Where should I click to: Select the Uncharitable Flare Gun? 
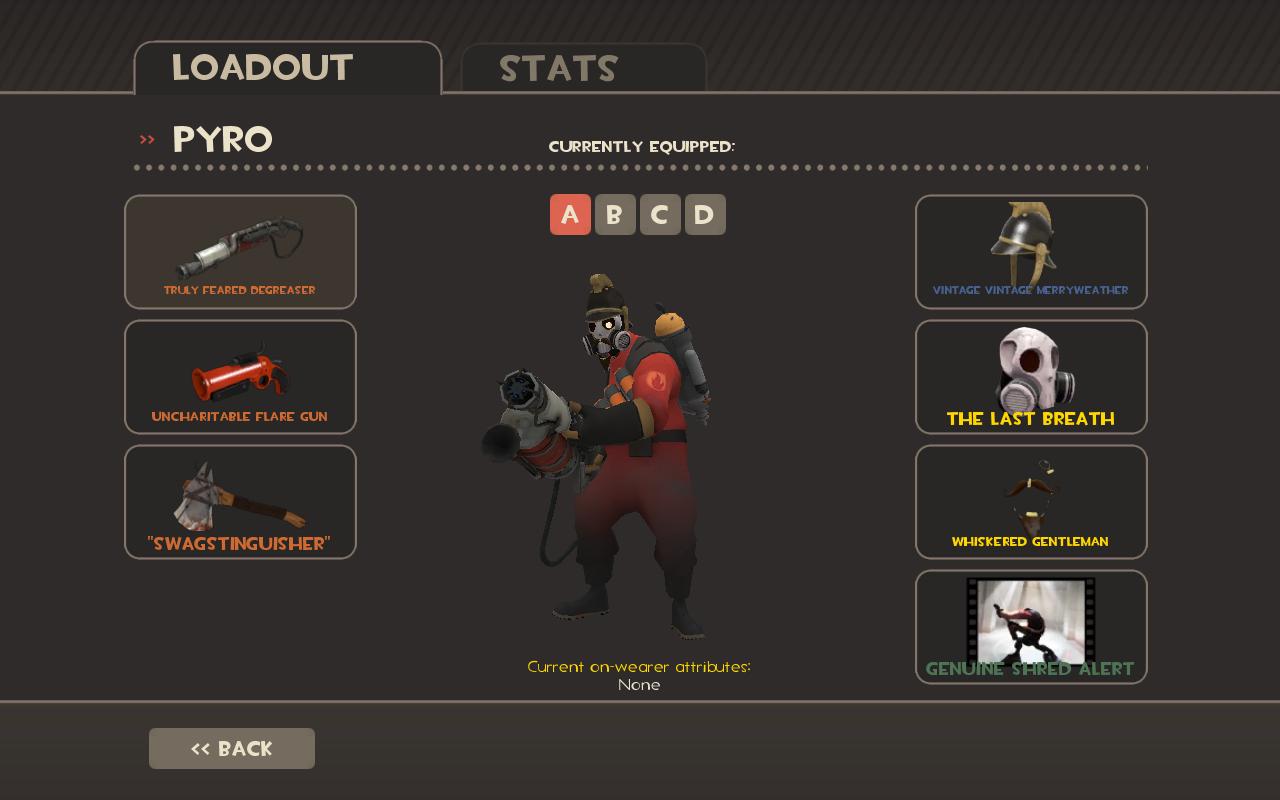[240, 377]
